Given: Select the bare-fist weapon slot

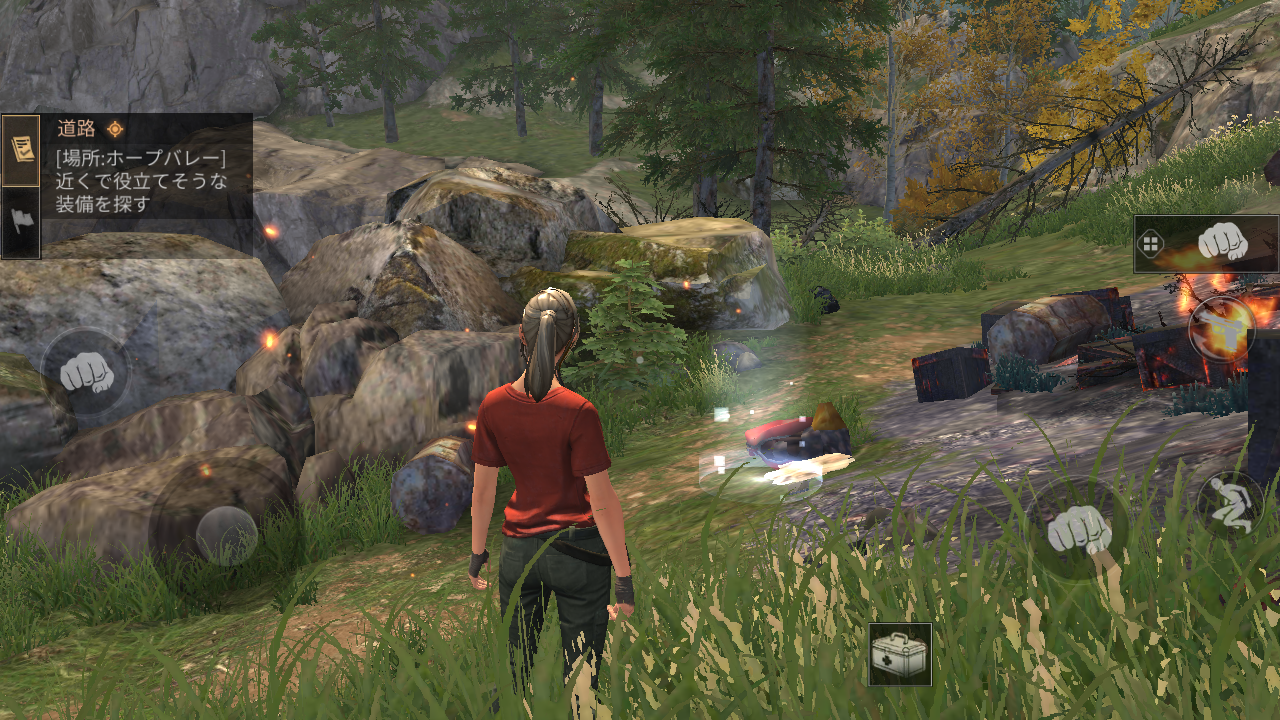Looking at the screenshot, I should click(x=1221, y=242).
